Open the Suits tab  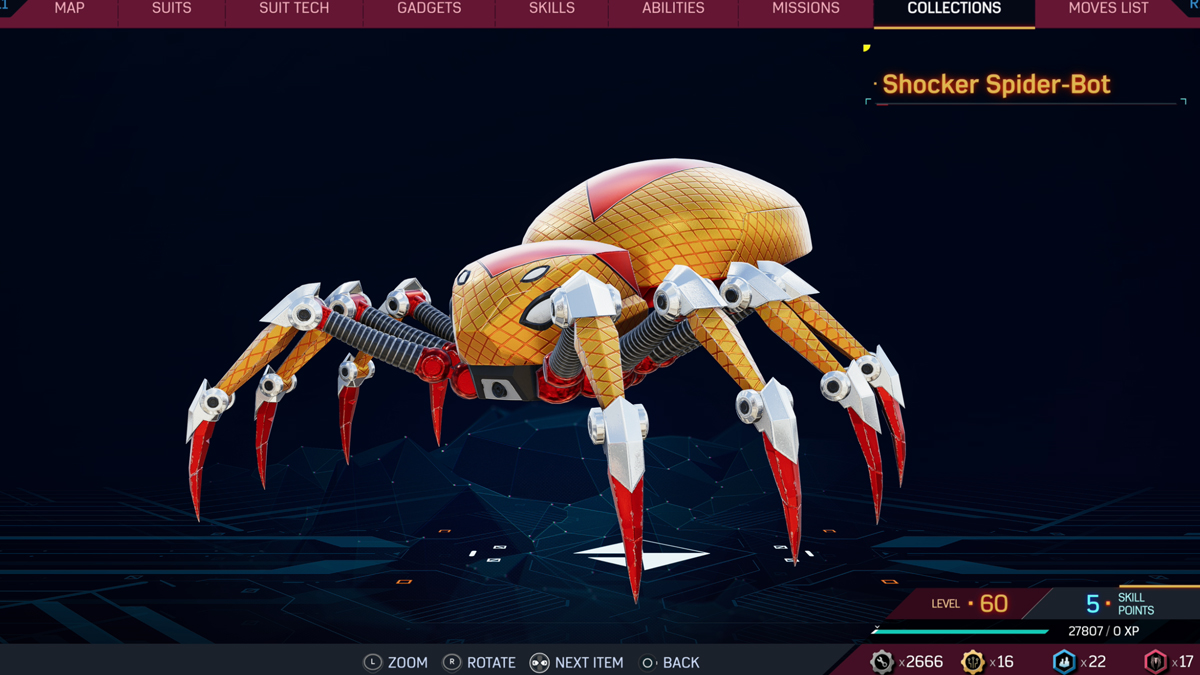pyautogui.click(x=171, y=9)
